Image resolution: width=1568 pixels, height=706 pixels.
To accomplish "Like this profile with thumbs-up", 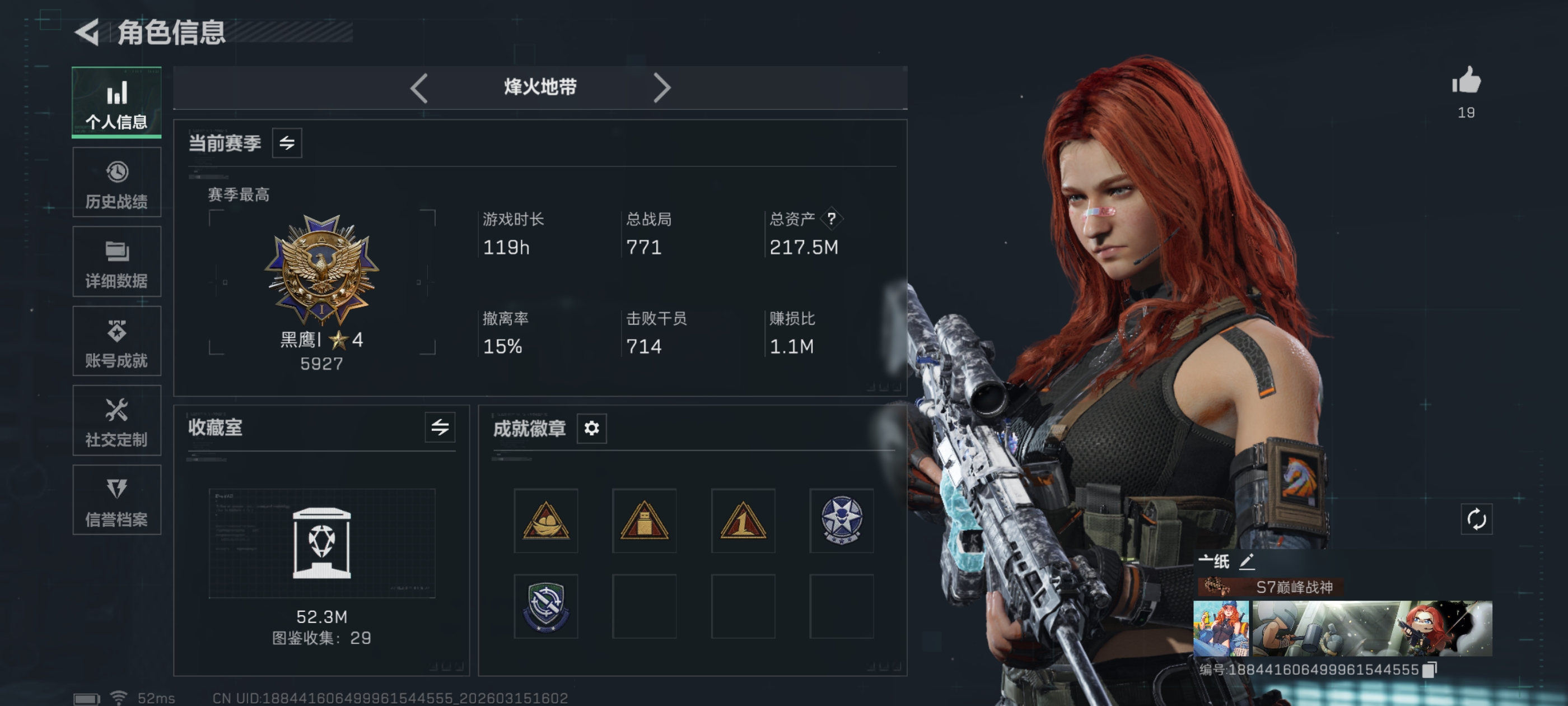I will click(1466, 82).
